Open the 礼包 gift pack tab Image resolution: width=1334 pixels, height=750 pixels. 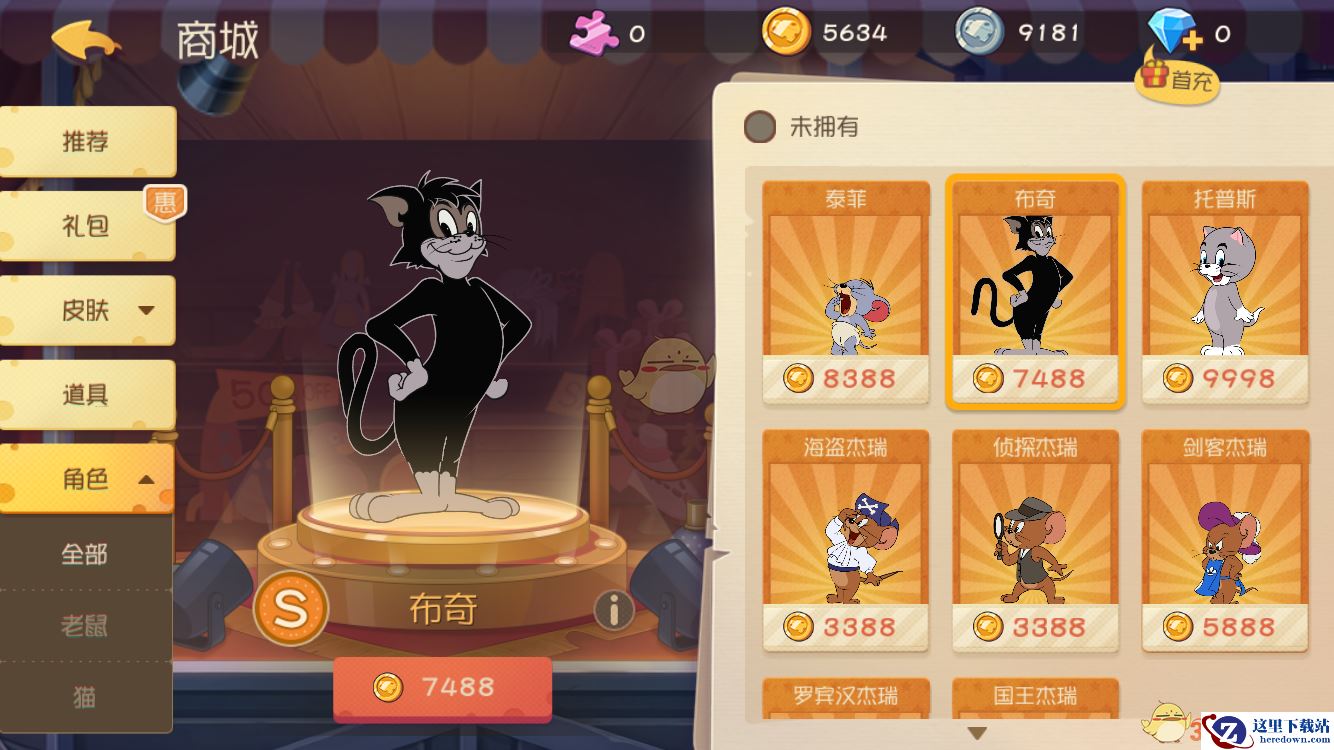(86, 225)
